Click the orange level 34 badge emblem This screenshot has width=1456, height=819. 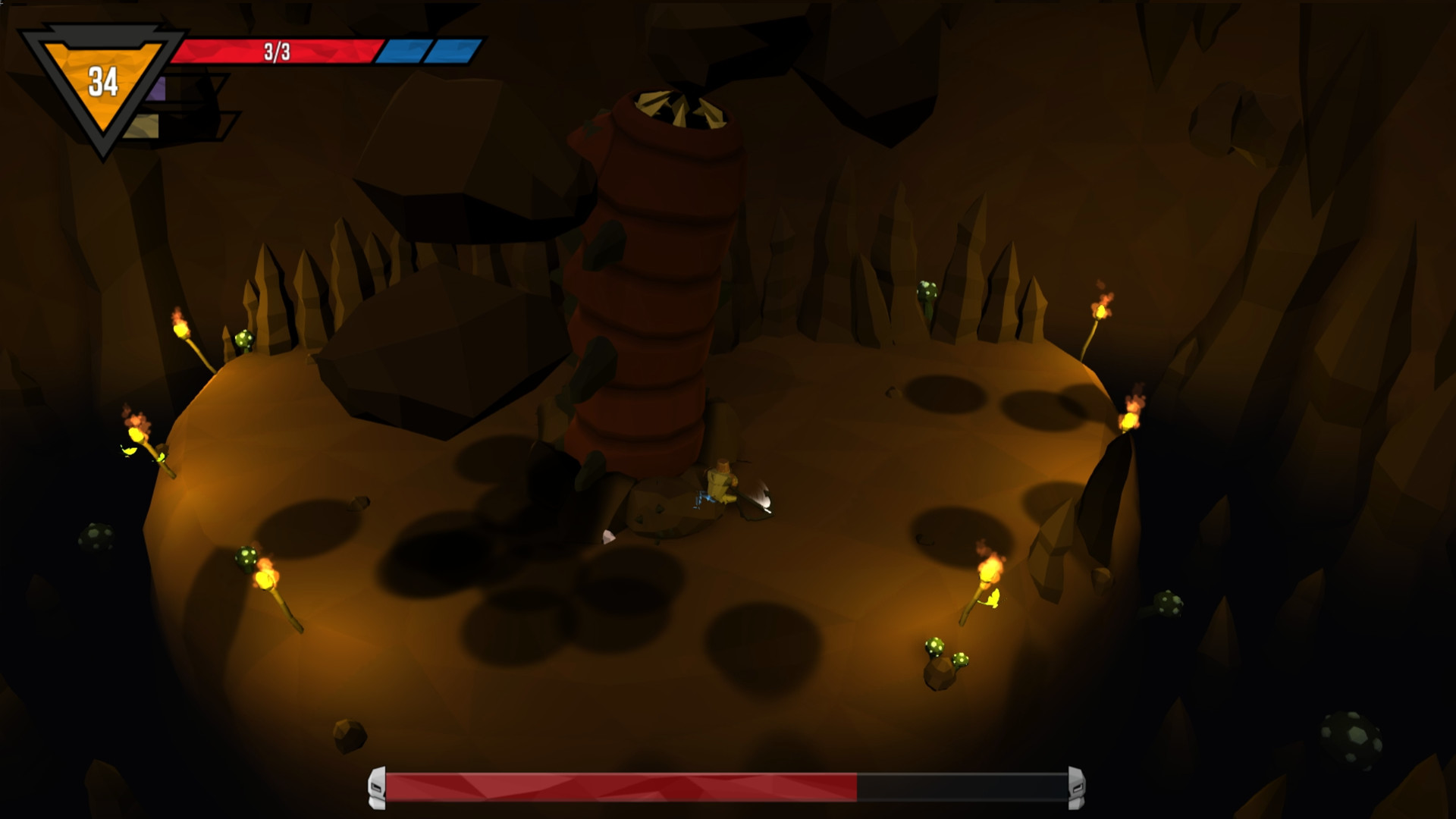[102, 76]
